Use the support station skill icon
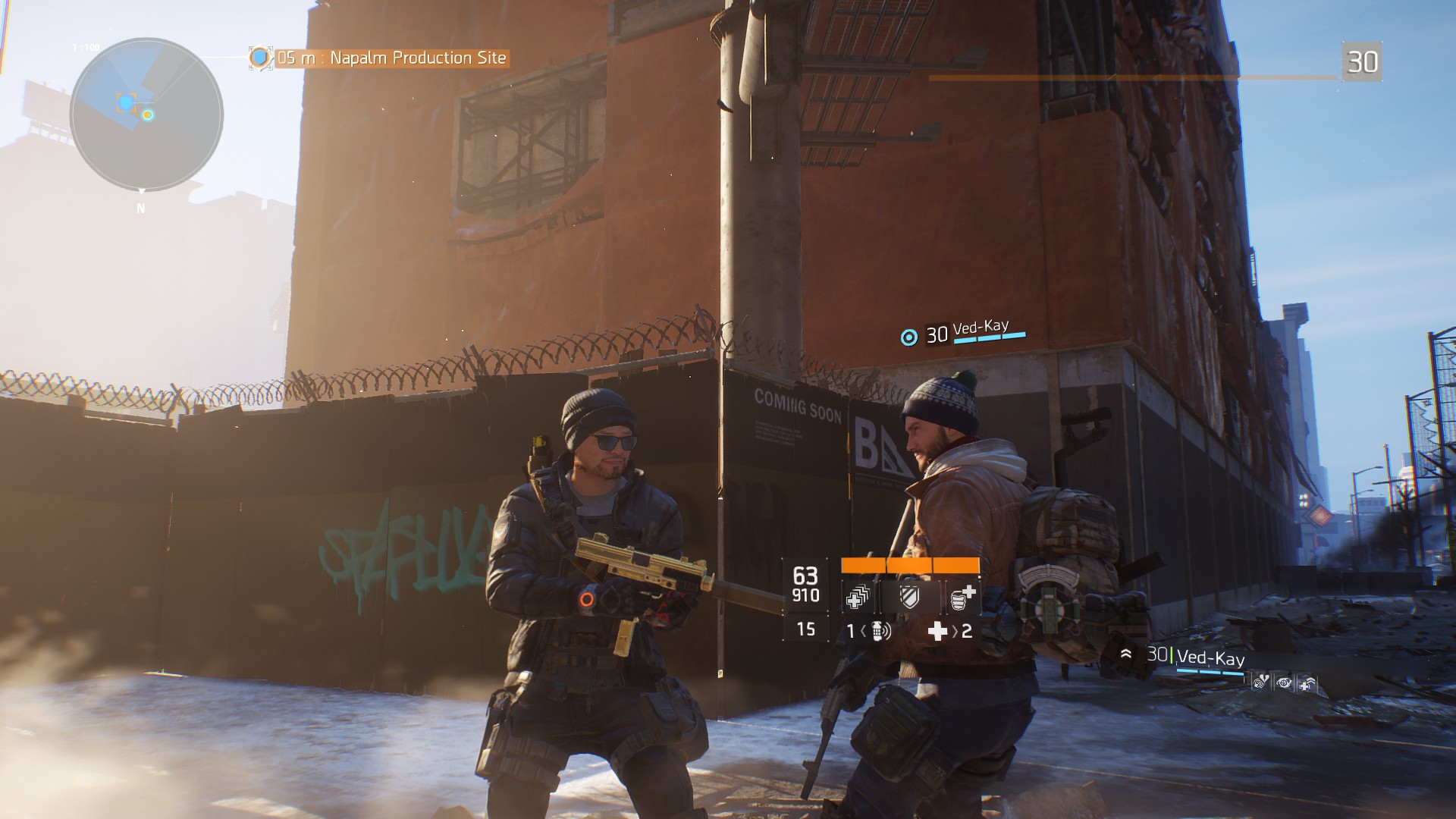The image size is (1456, 819). 962,597
